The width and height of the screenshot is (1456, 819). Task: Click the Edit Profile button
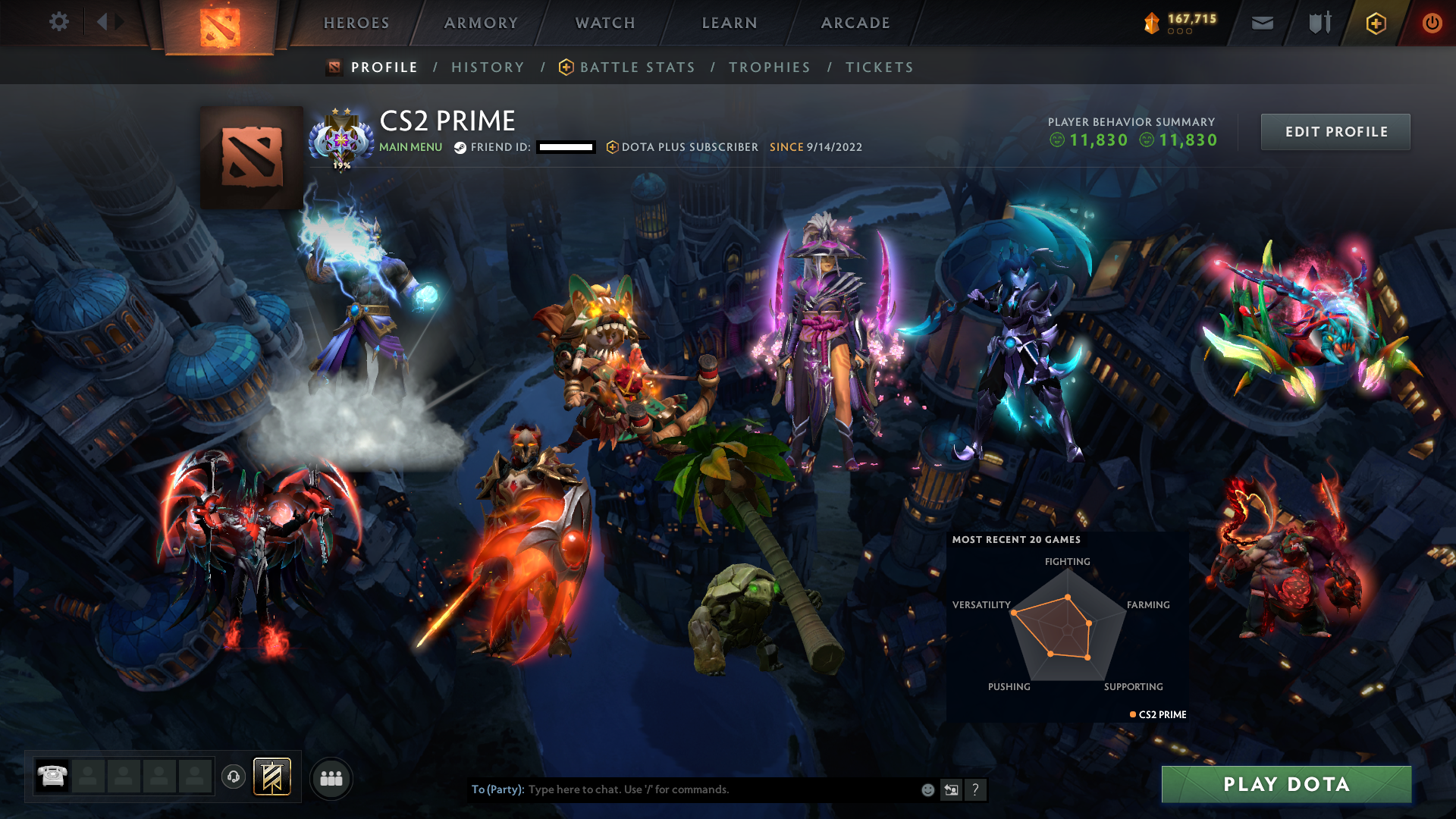(x=1335, y=132)
